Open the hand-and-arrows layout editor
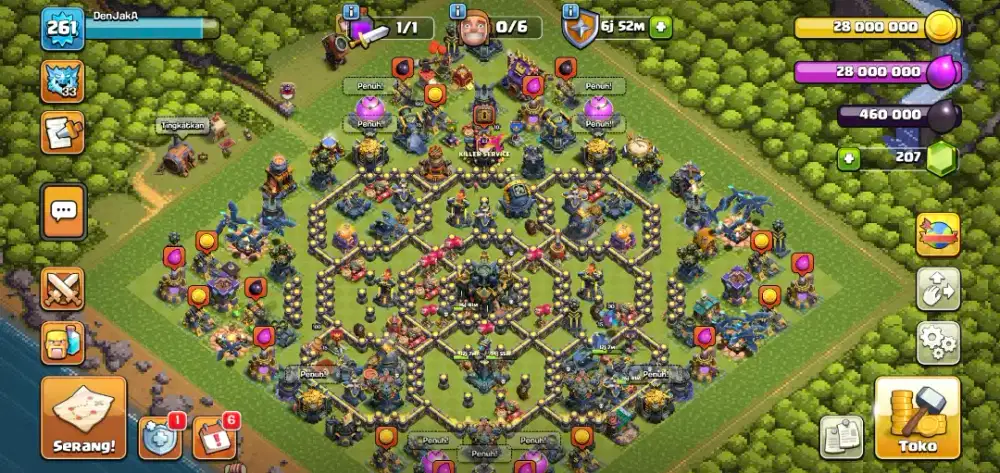The image size is (1000, 473). [938, 289]
